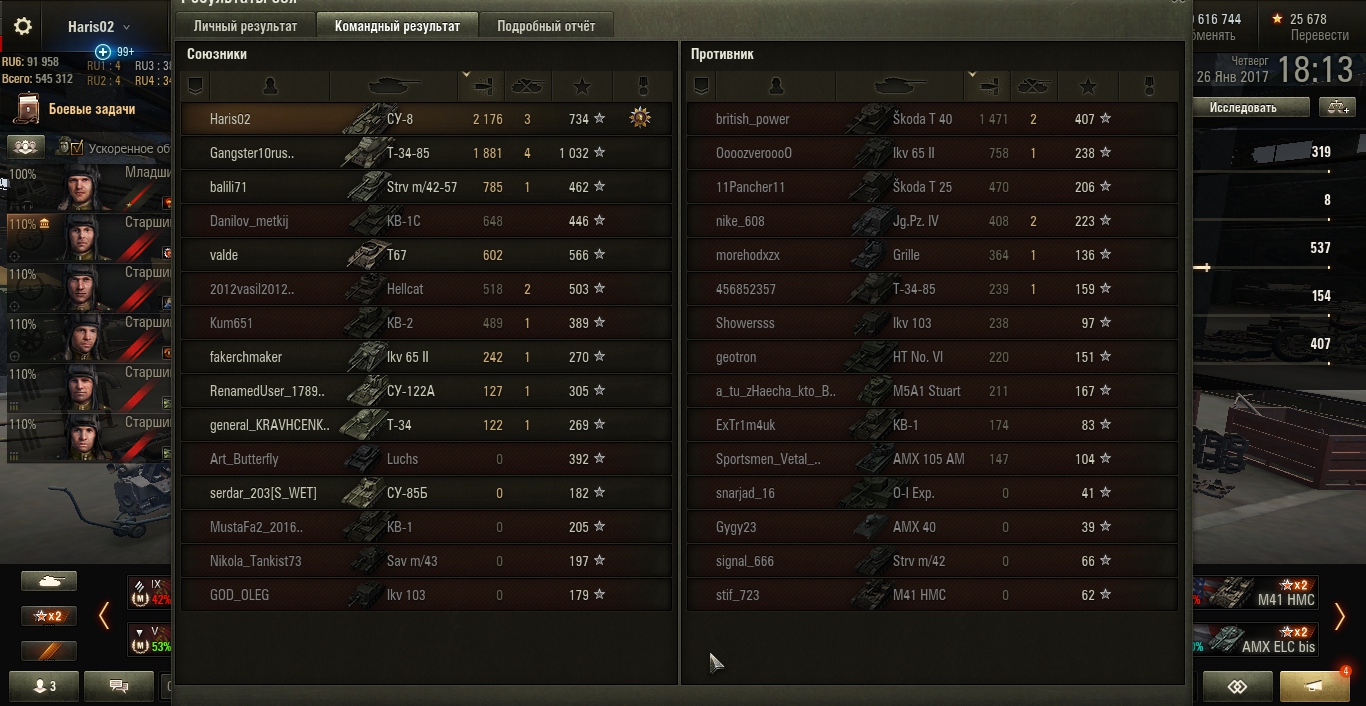Open Боевые задачи missions

[x=91, y=109]
